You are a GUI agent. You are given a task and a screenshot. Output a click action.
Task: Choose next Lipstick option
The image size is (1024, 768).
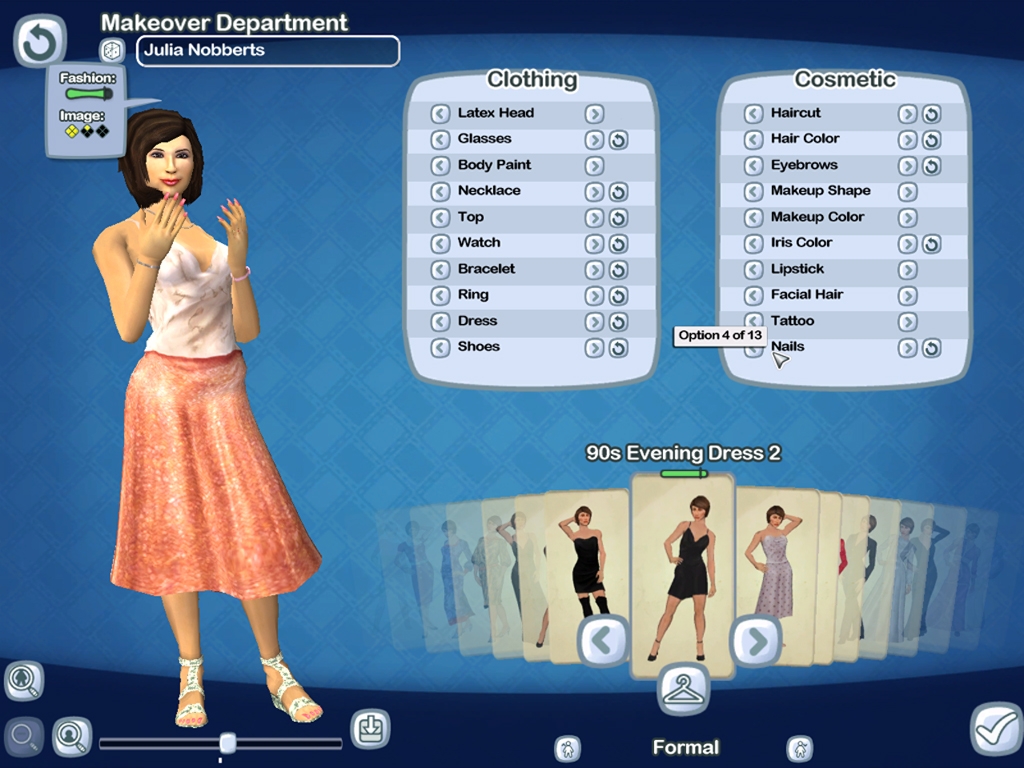[x=907, y=269]
